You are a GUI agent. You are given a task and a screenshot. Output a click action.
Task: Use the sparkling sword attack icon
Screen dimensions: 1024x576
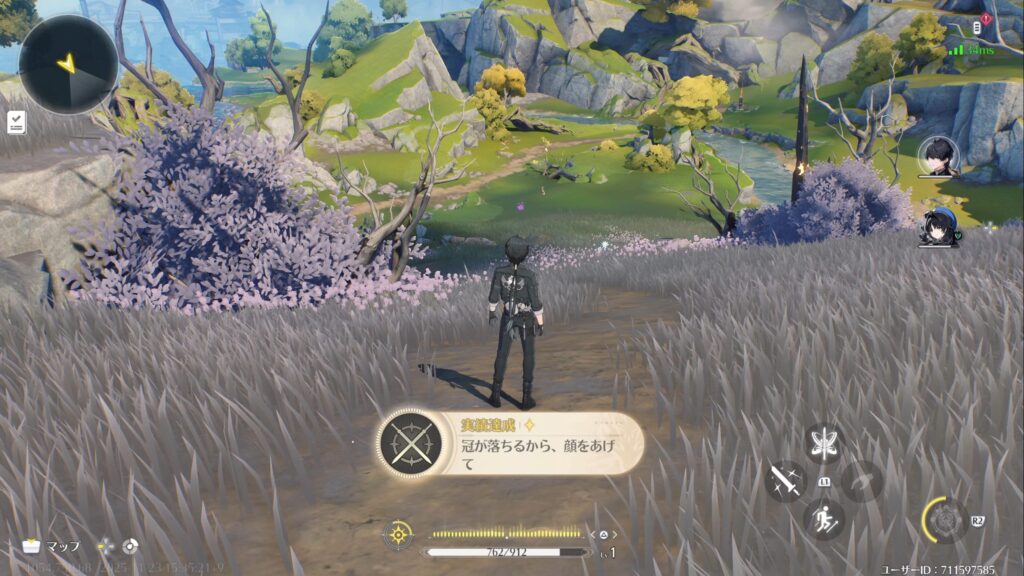tap(786, 481)
